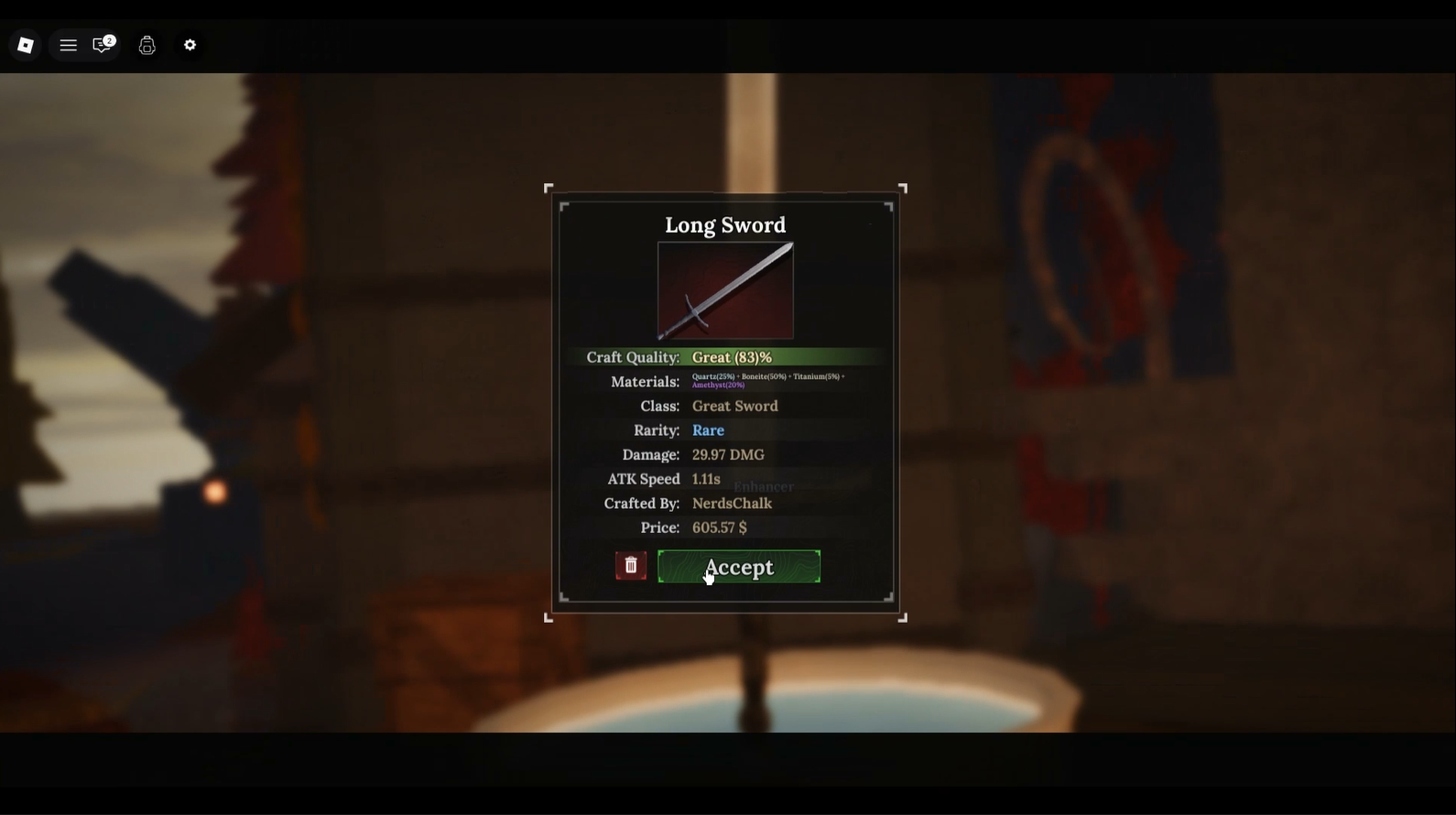Open the gear settings icon
Viewport: 1456px width, 815px height.
(190, 45)
